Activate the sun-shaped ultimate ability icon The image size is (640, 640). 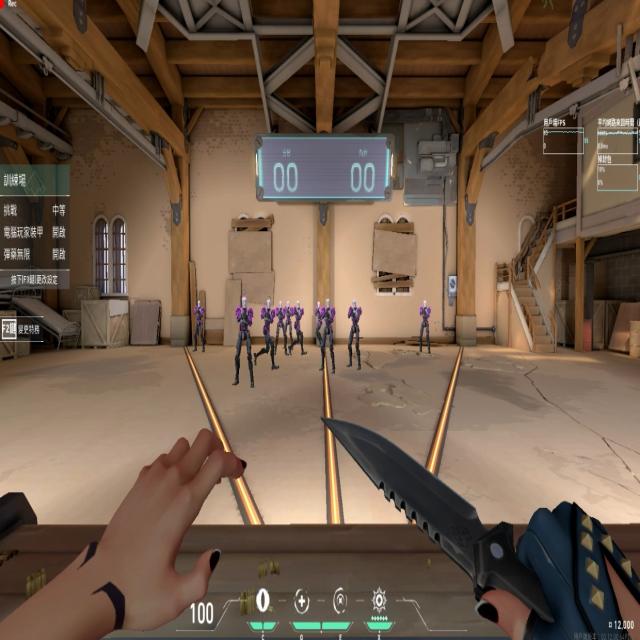tap(379, 601)
